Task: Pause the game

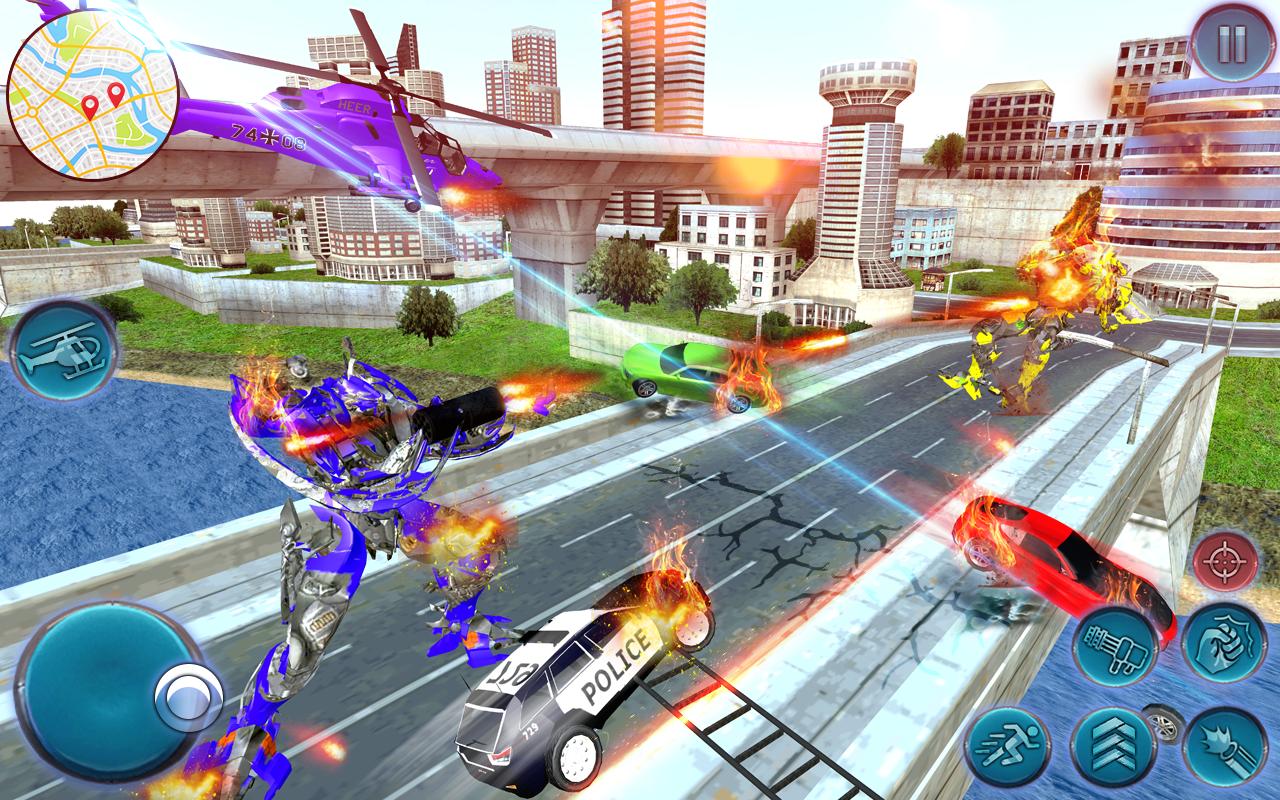Action: 1231,44
